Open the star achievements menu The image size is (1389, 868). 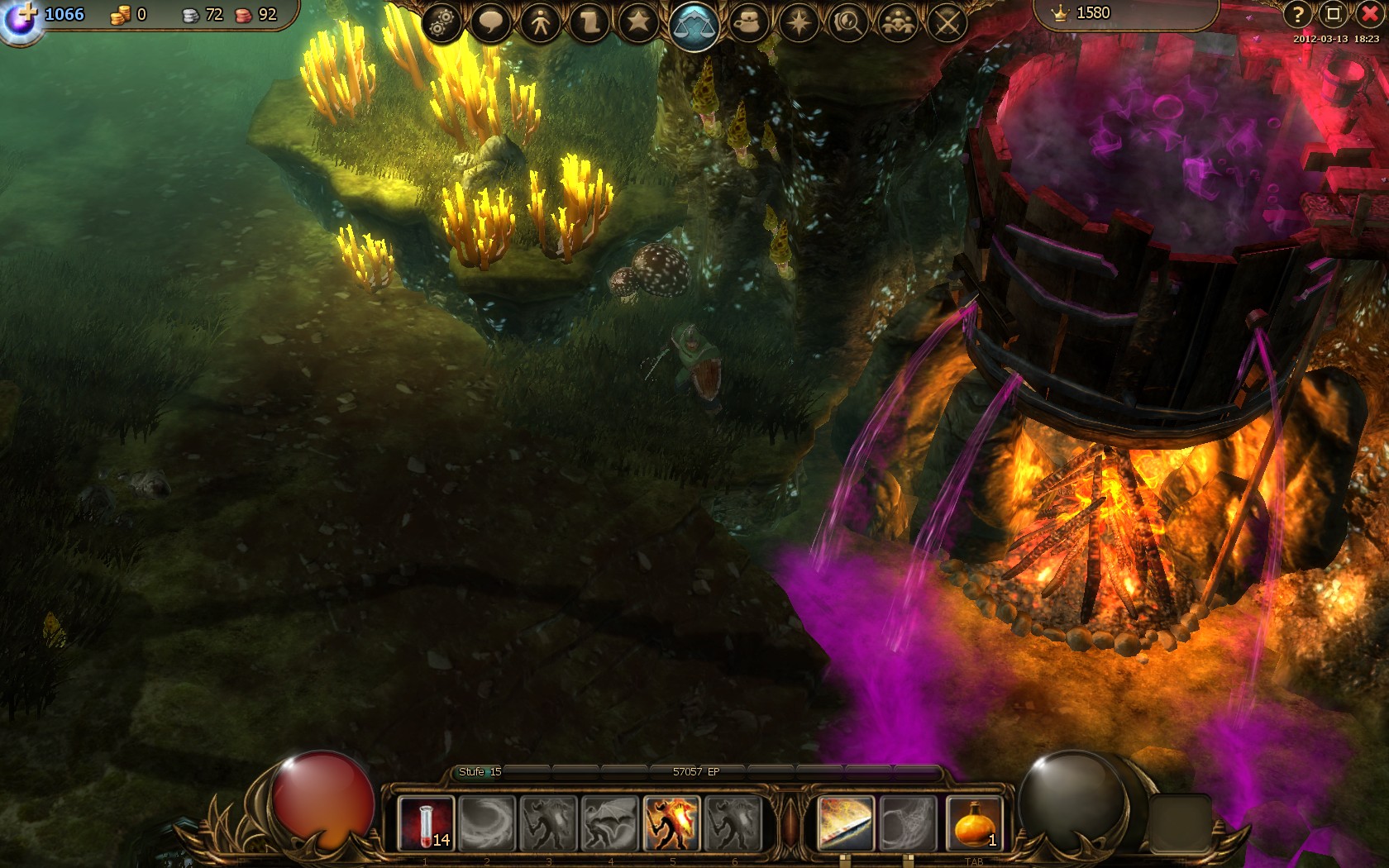pyautogui.click(x=639, y=22)
